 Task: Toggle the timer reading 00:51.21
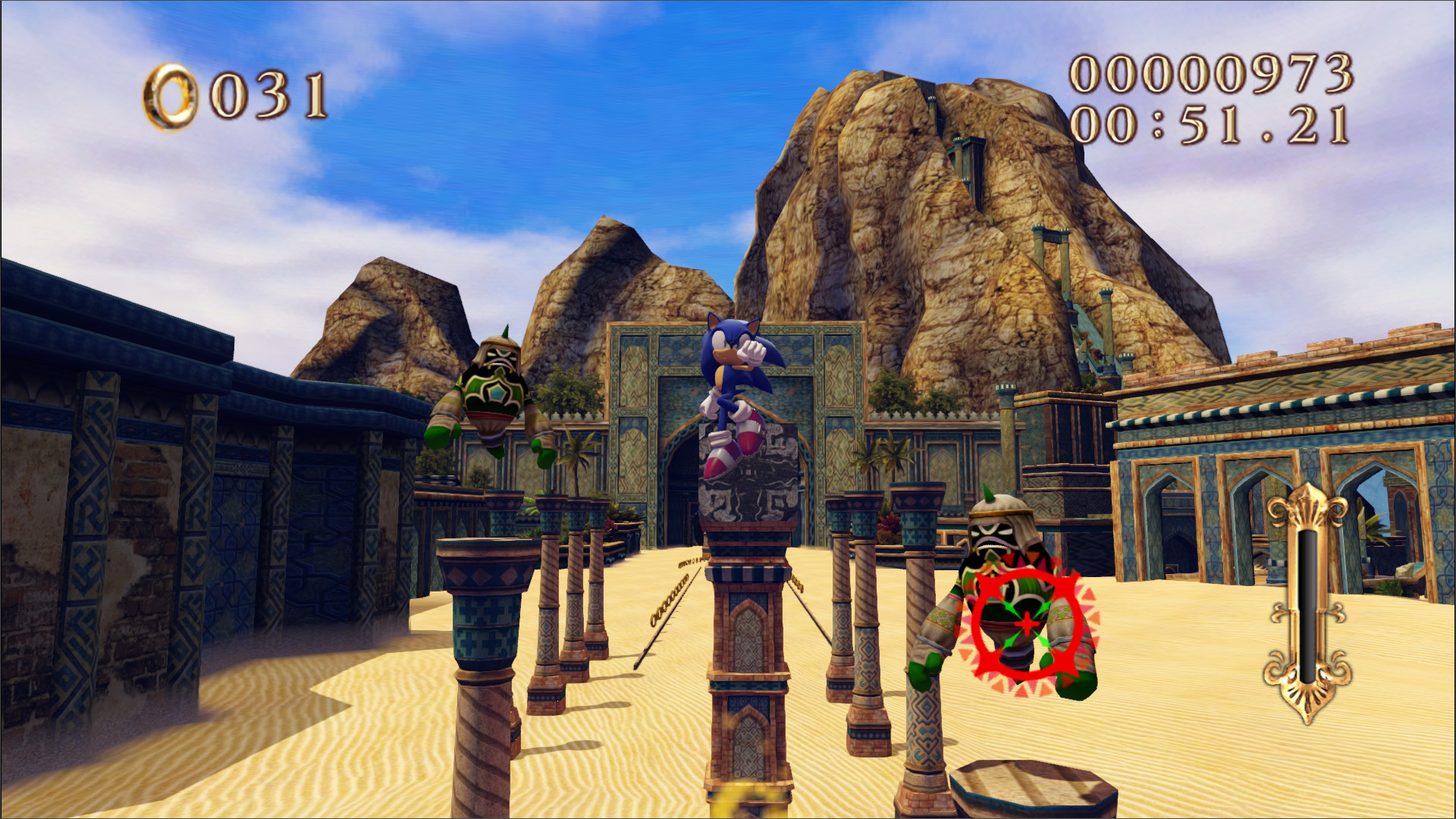click(x=1213, y=125)
